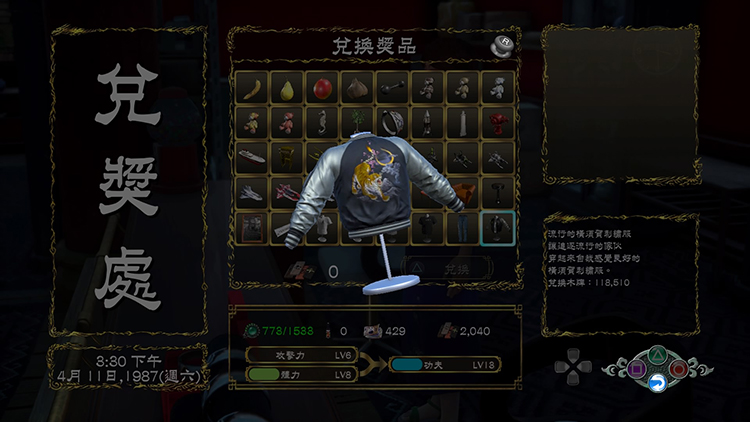Image resolution: width=750 pixels, height=422 pixels.
Task: Pick the brown chestnut prize slot
Action: pyautogui.click(x=357, y=88)
